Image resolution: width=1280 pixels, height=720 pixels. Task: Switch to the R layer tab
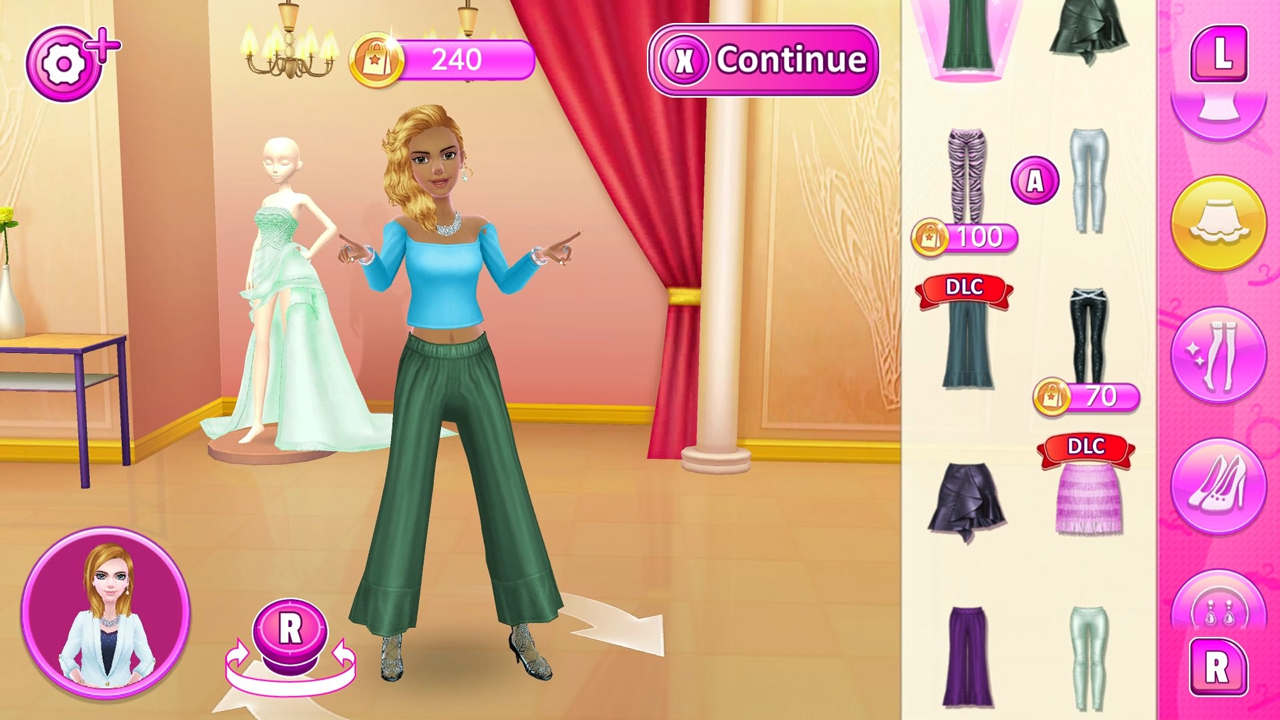(x=1219, y=668)
